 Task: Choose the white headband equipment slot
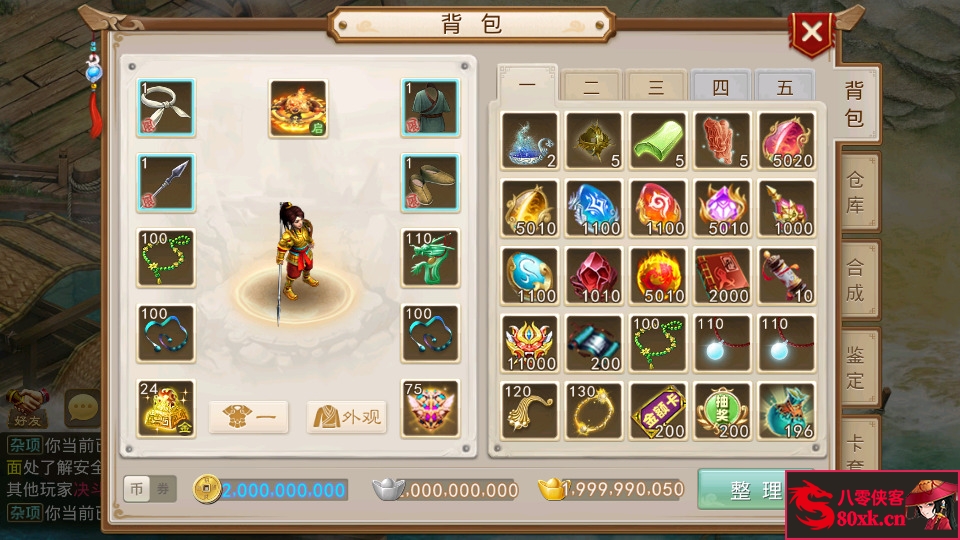click(x=166, y=108)
